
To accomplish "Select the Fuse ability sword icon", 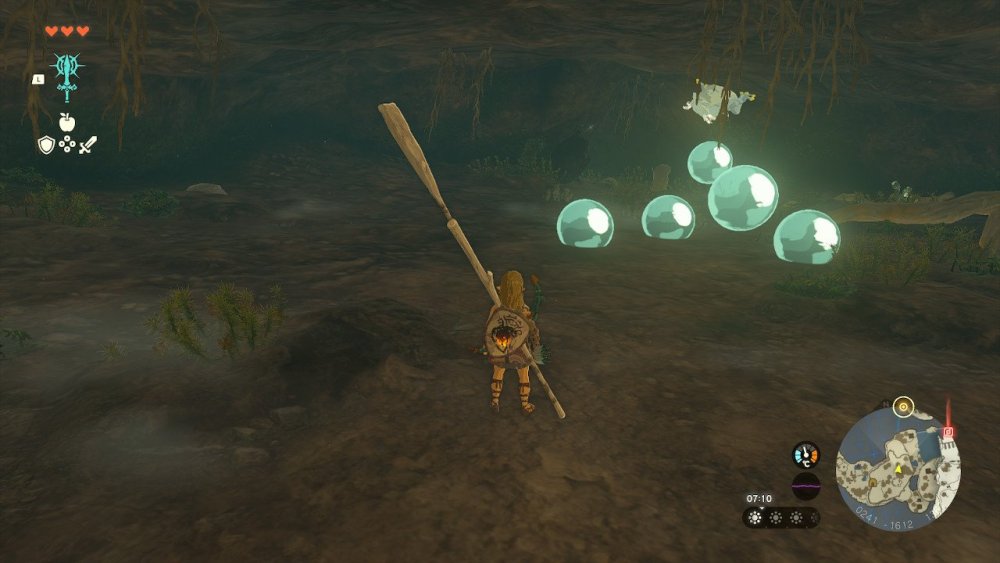I will coord(67,76).
